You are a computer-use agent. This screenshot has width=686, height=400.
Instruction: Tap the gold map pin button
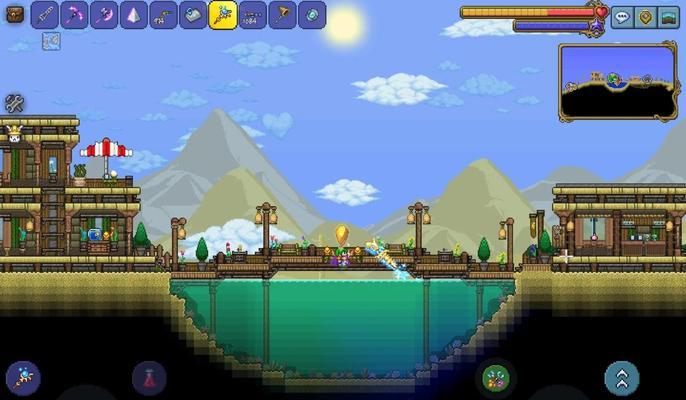[x=646, y=17]
